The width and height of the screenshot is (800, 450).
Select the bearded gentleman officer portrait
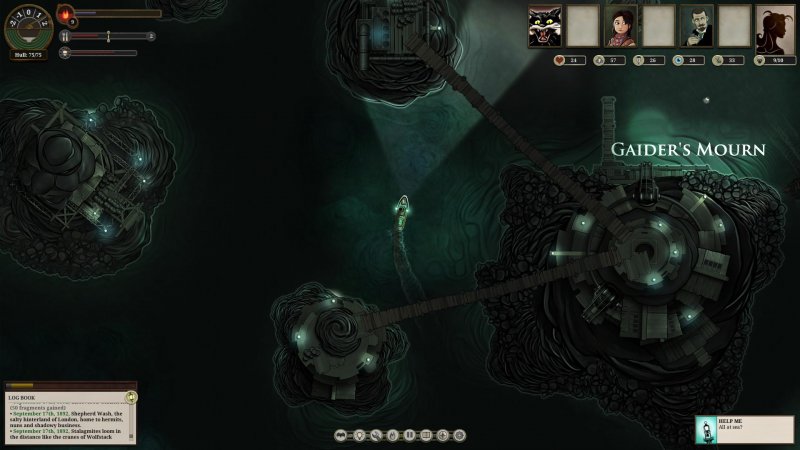(696, 26)
